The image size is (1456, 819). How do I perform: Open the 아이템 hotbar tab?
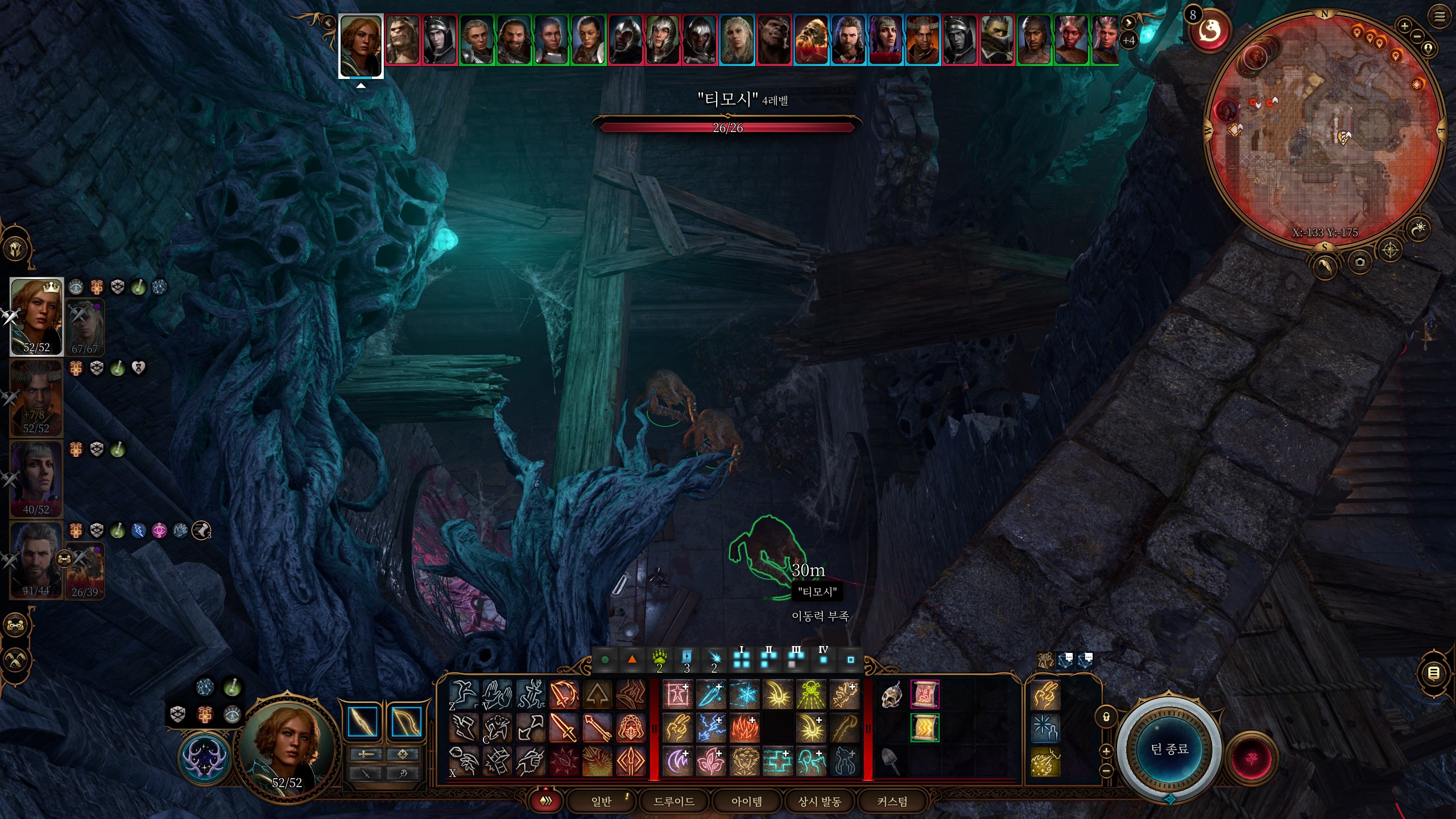coord(746,801)
